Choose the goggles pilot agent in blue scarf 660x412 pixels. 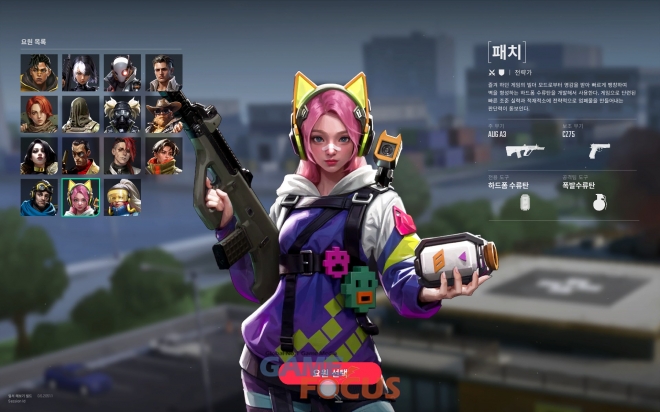[38, 198]
